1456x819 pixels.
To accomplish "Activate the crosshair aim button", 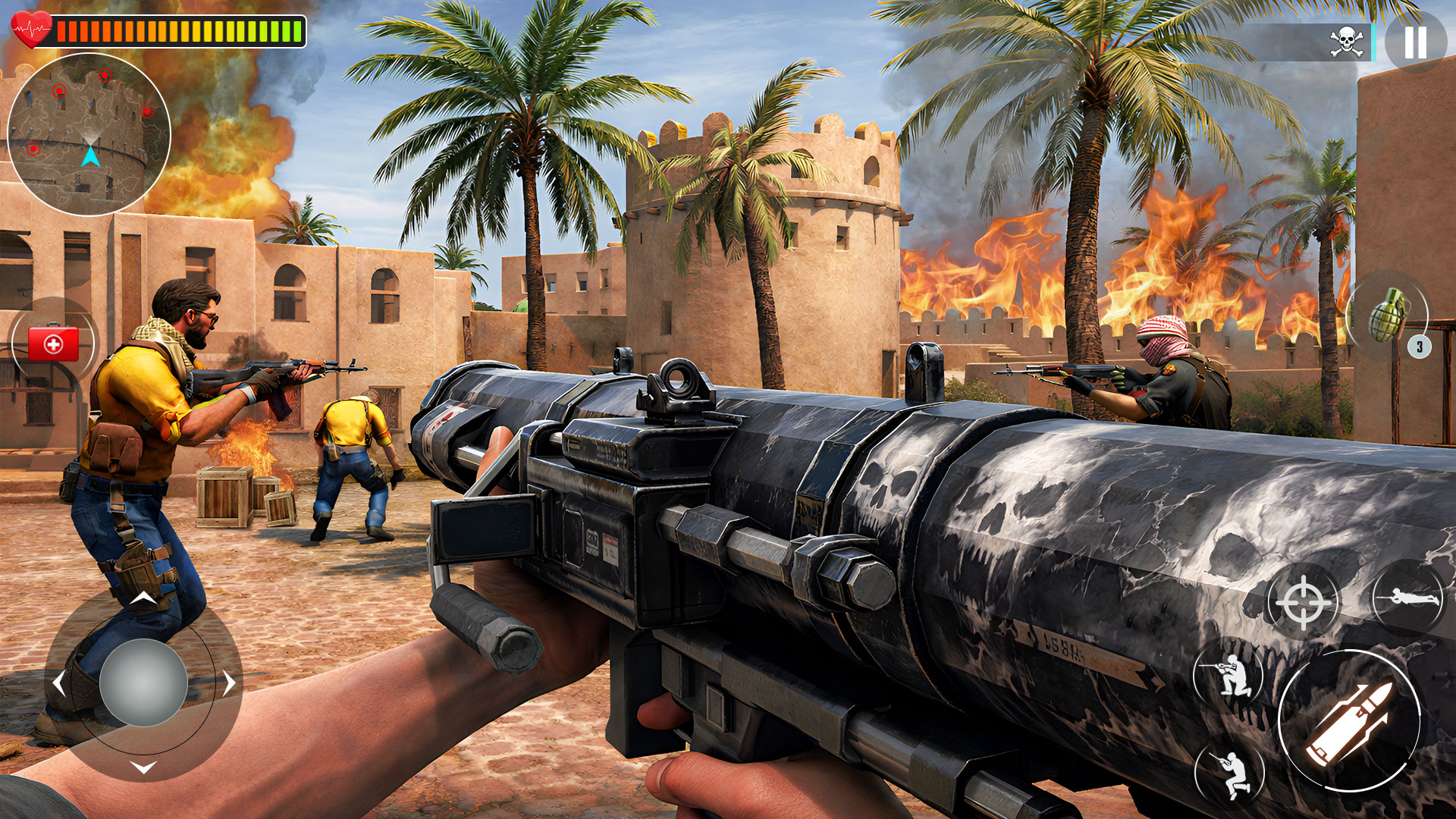I will click(1303, 603).
